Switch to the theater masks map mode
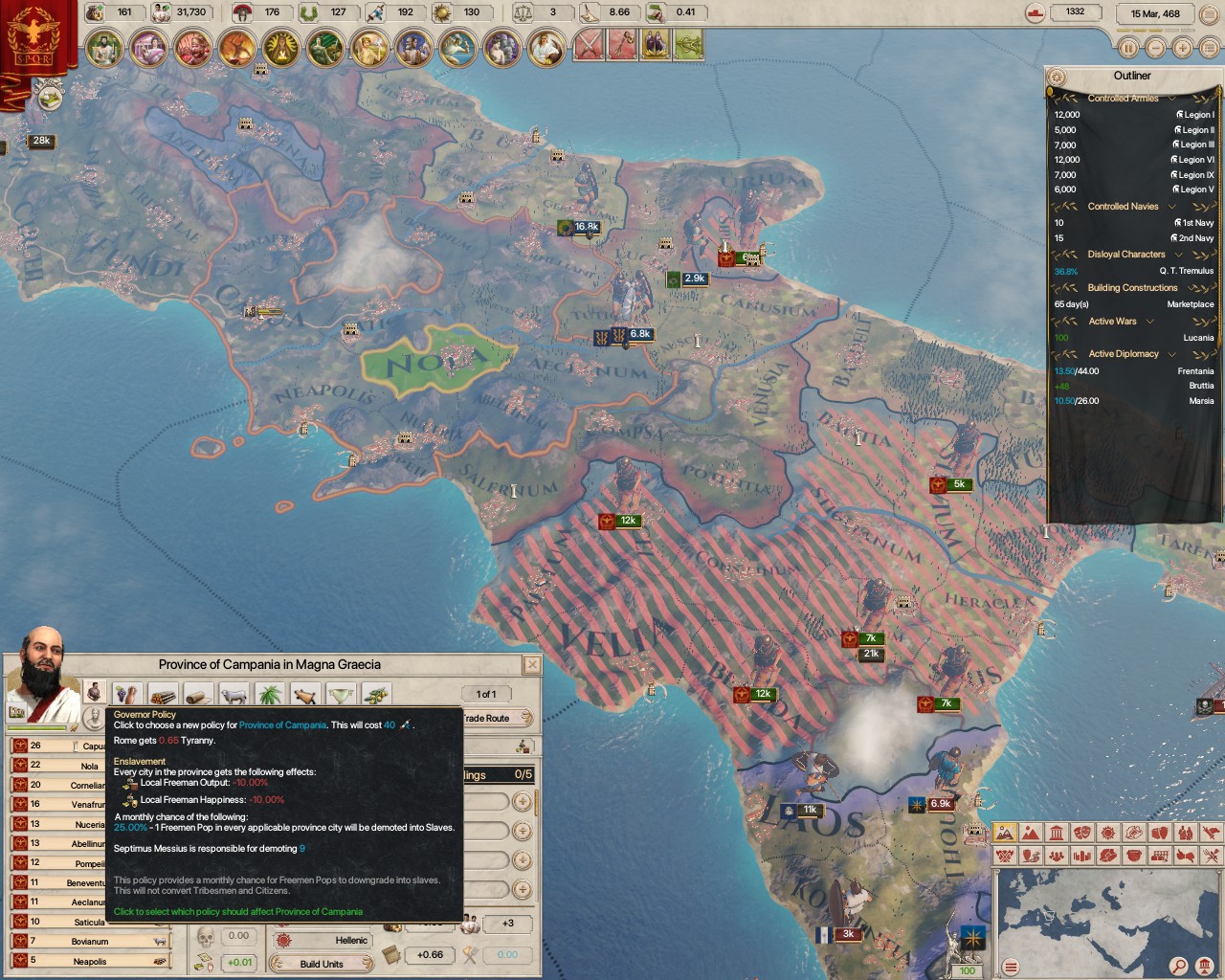The width and height of the screenshot is (1225, 980). (x=1082, y=834)
